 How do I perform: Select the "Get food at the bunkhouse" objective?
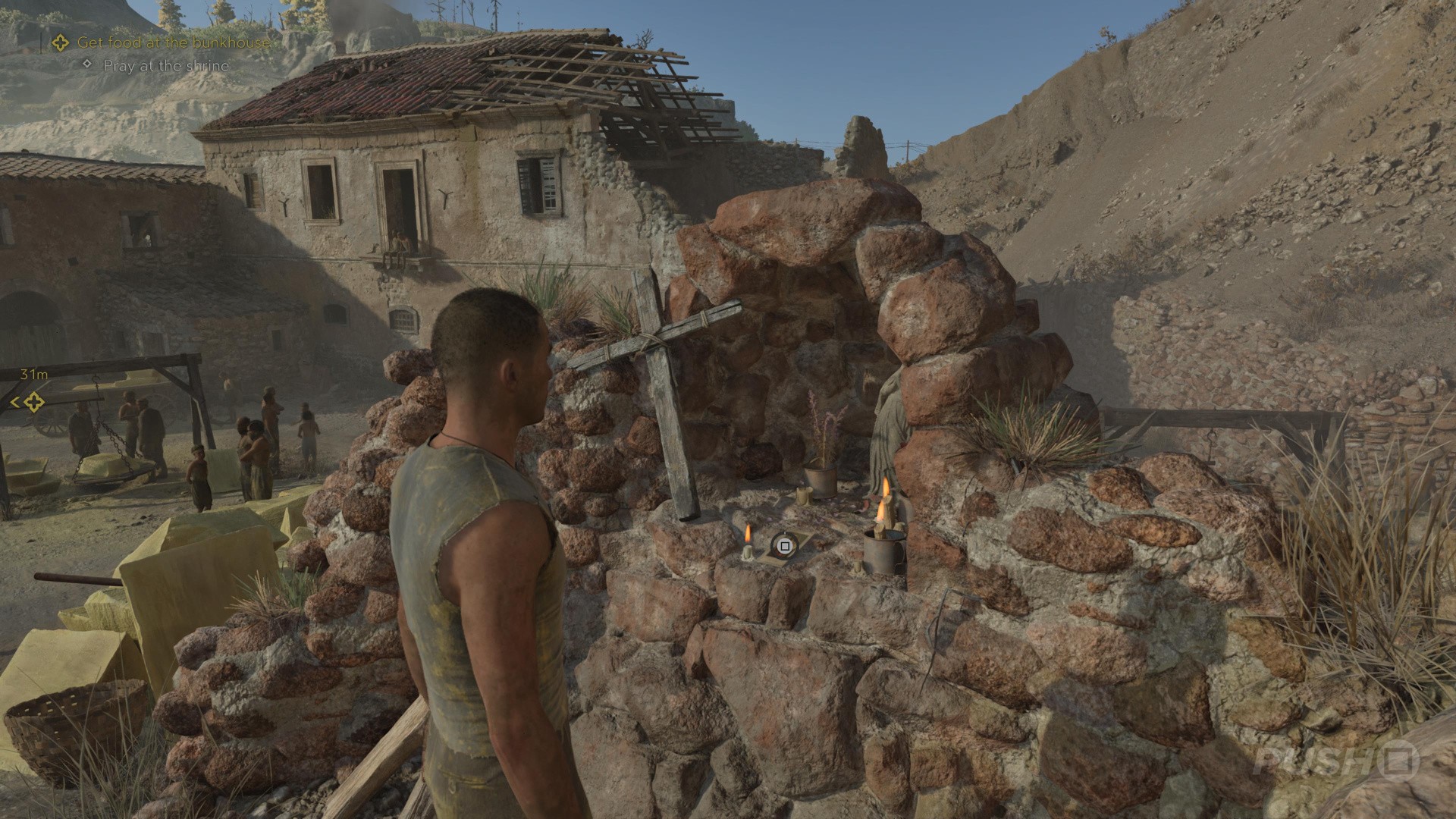click(x=173, y=42)
